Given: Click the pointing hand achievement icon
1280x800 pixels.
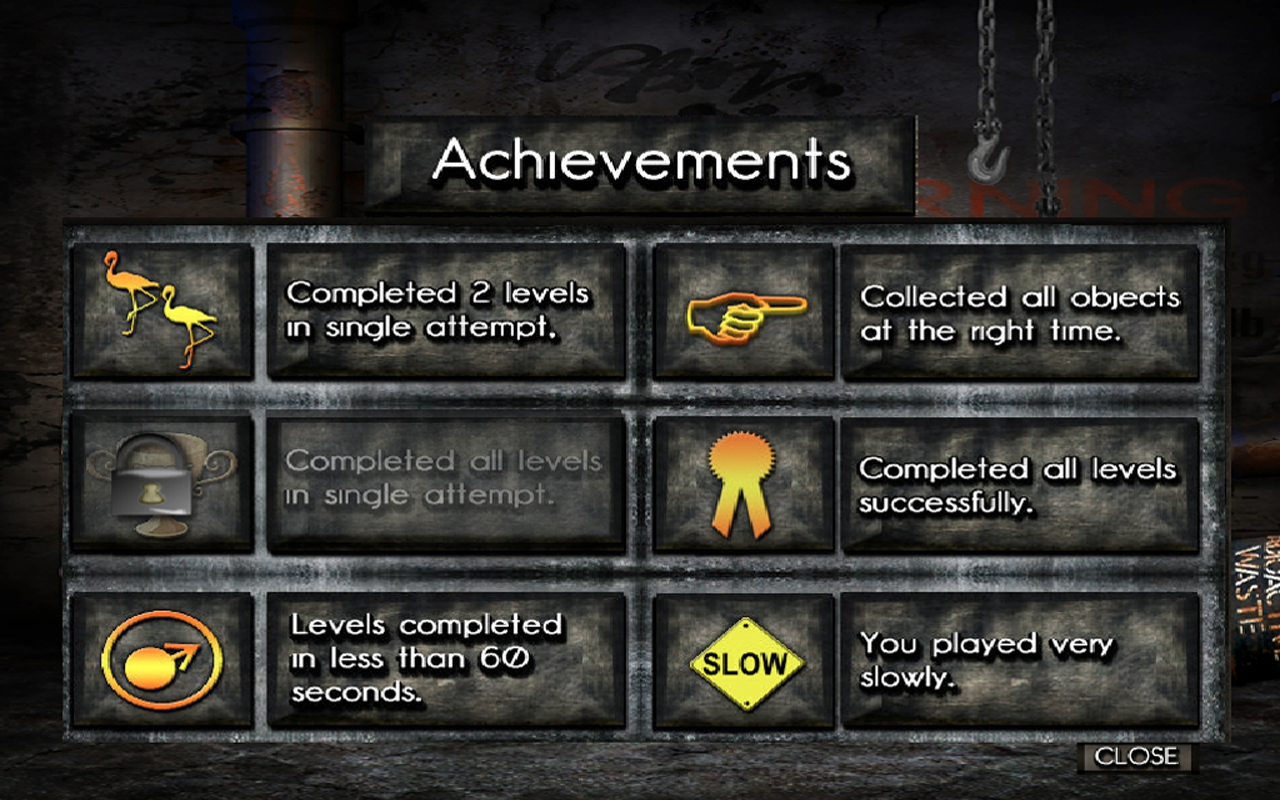Looking at the screenshot, I should (740, 310).
